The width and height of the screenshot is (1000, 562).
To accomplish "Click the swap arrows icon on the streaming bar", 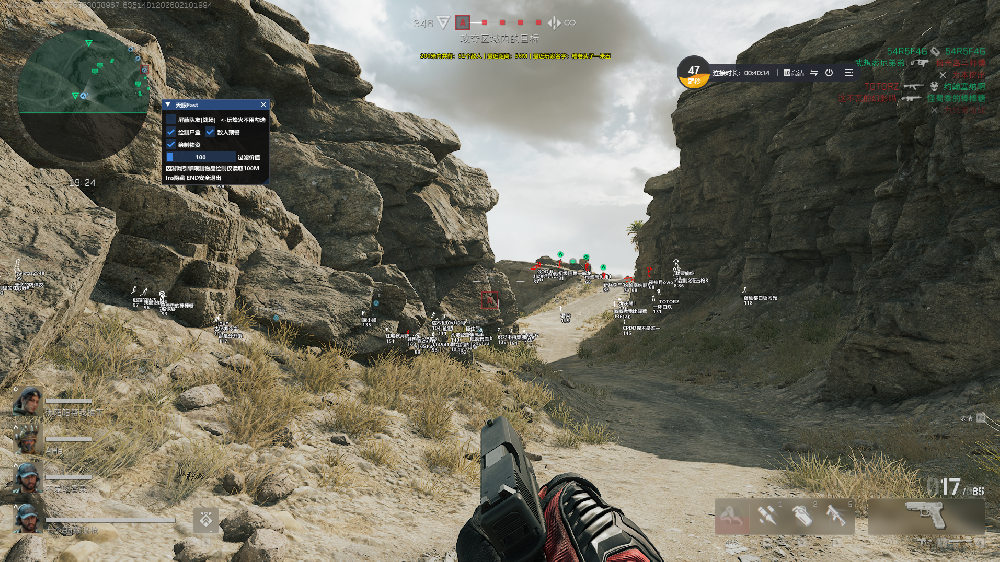I will (x=813, y=72).
